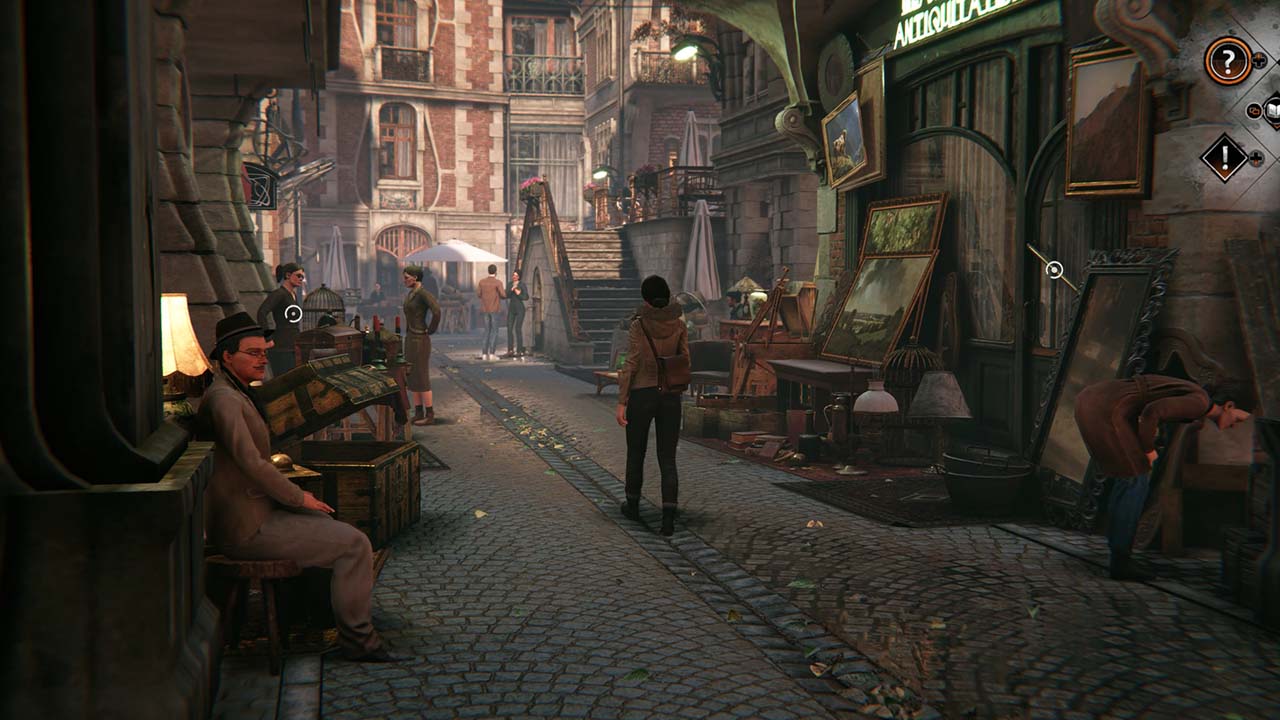
Task: Select the interaction marker near the birdcage stall
Action: coord(293,313)
